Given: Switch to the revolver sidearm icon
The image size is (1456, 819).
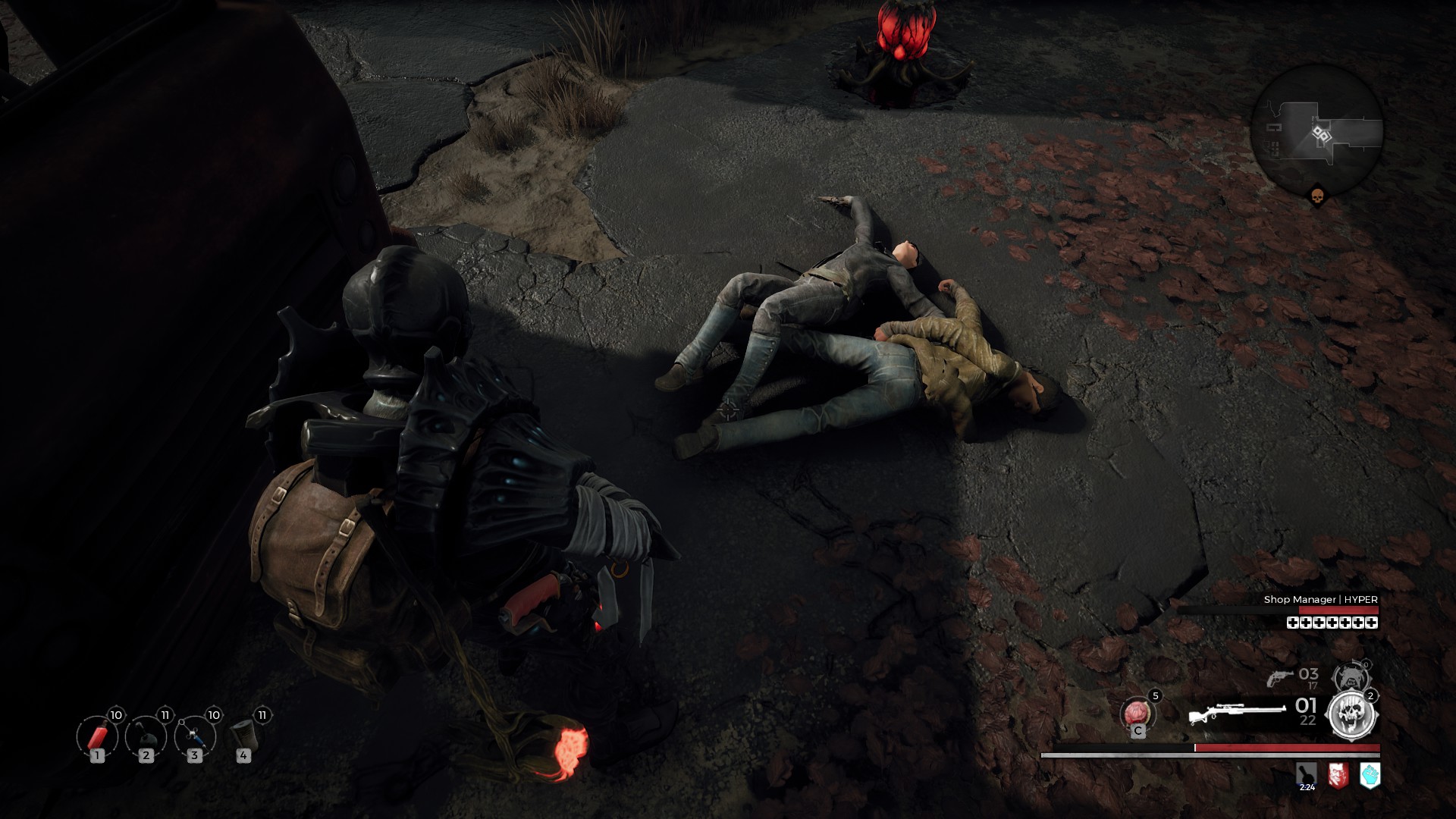Looking at the screenshot, I should (1280, 677).
